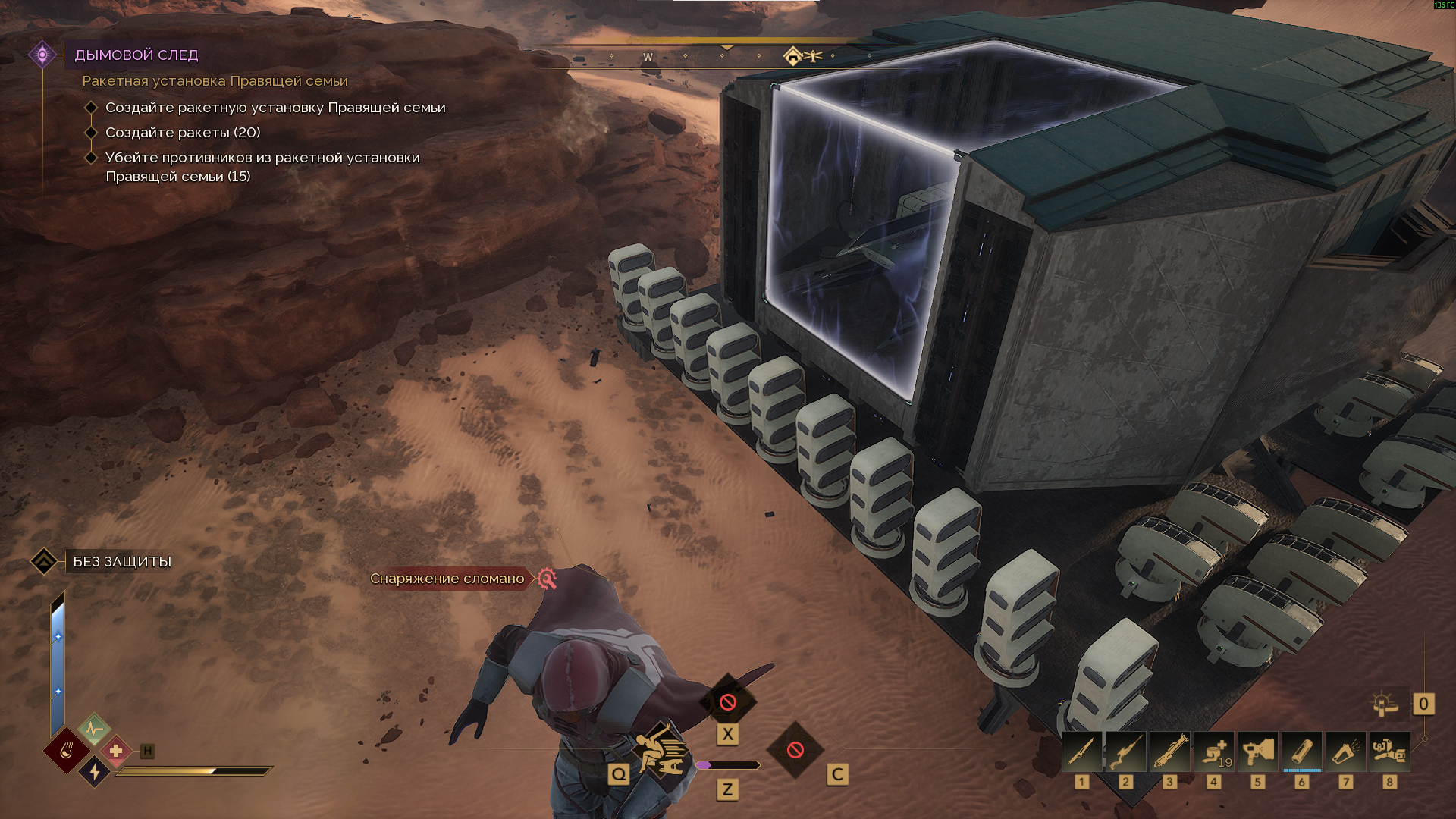This screenshot has height=819, width=1456.
Task: Equip the construction tool in slot 8
Action: pyautogui.click(x=1389, y=752)
